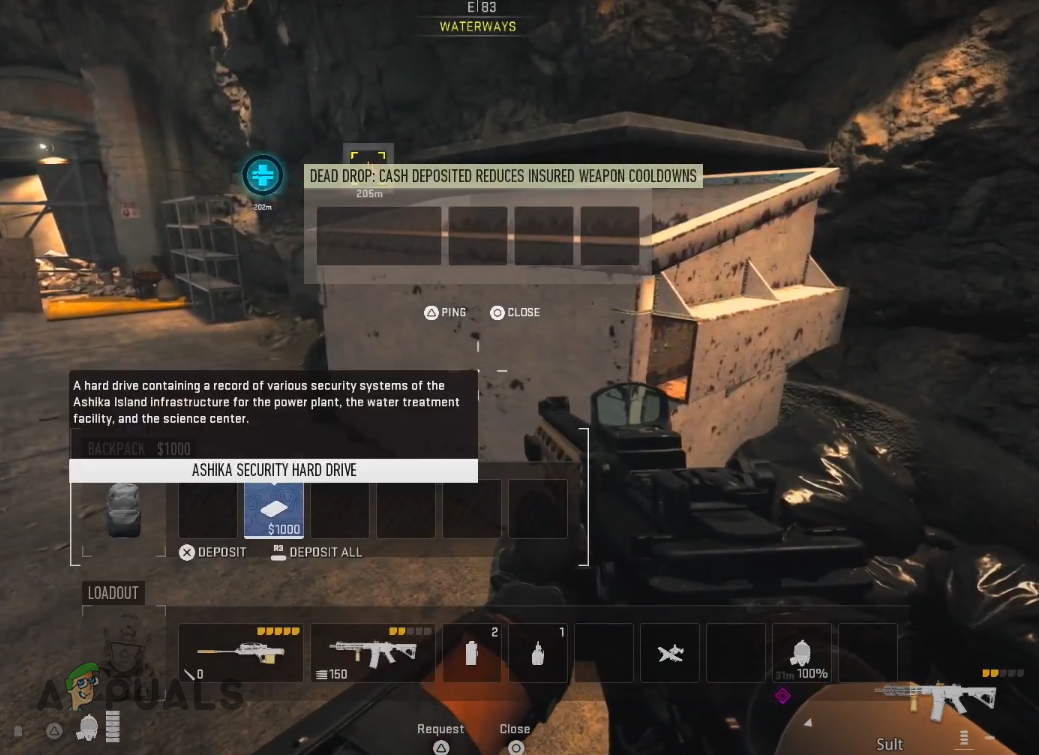
Task: Click the backpack icon
Action: tap(124, 509)
